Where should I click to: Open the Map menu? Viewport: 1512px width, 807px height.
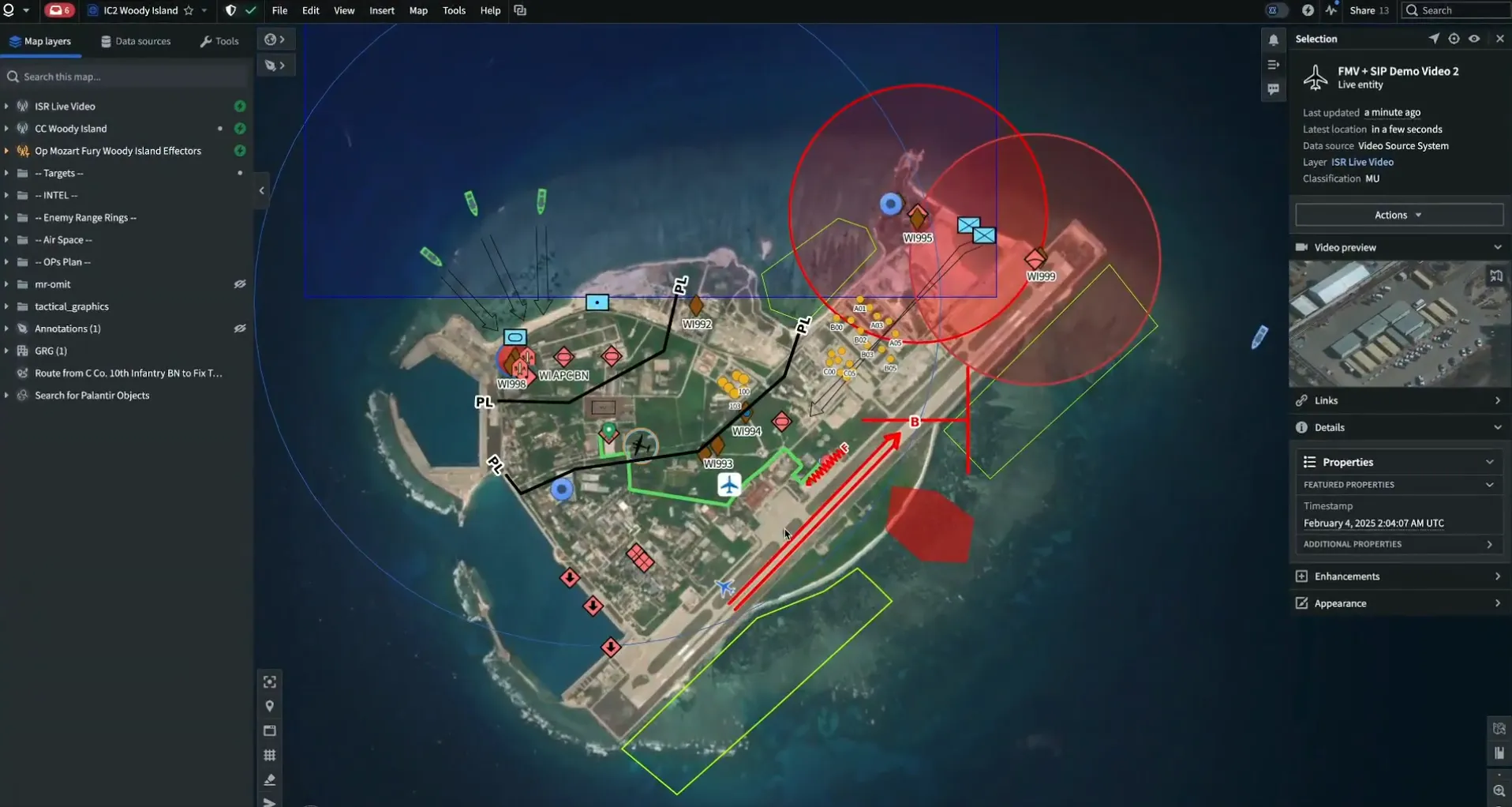tap(417, 10)
